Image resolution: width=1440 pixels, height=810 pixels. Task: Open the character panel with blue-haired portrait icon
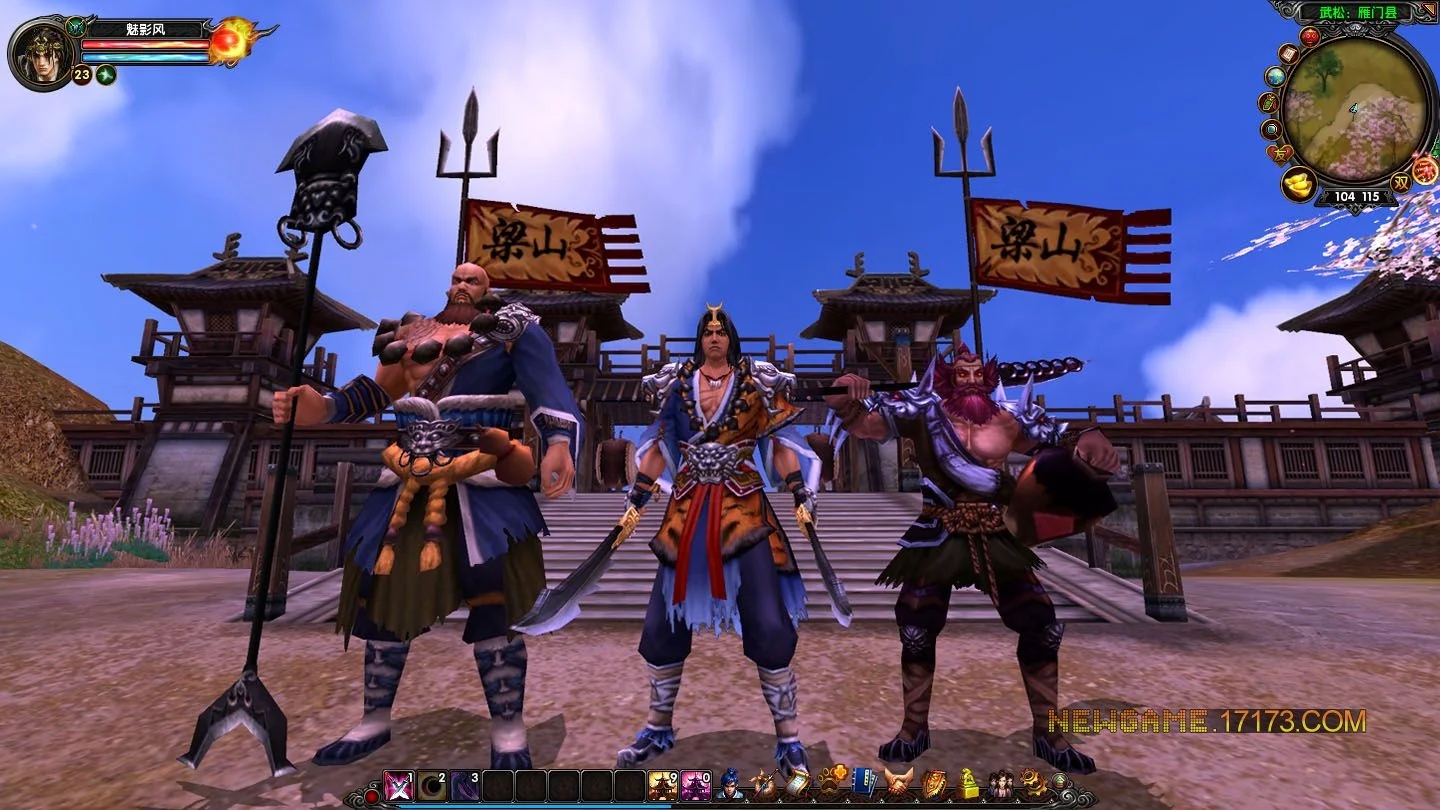point(731,785)
